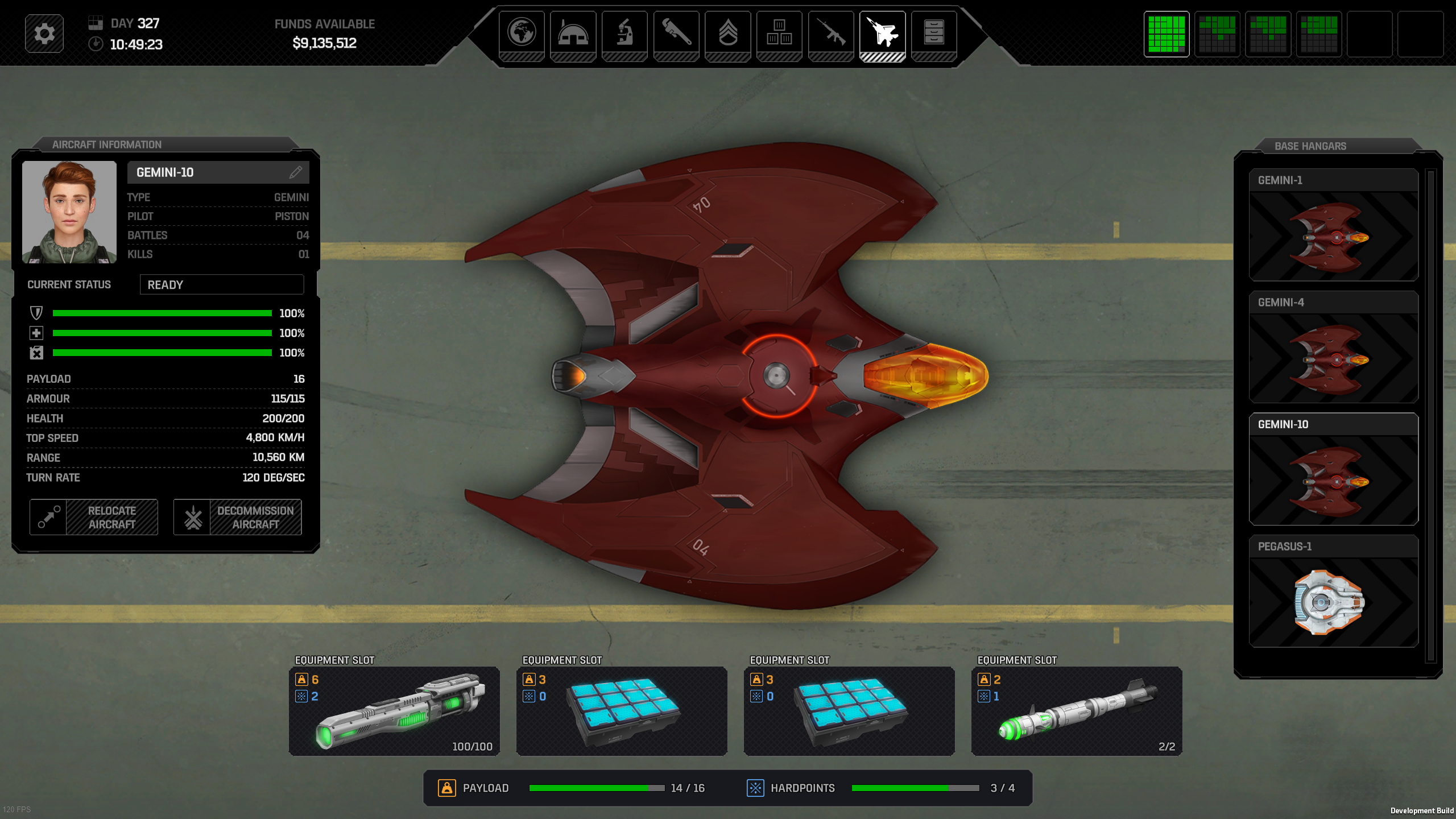1456x819 pixels.
Task: Open the Geoscape globe screen
Action: pos(522,33)
